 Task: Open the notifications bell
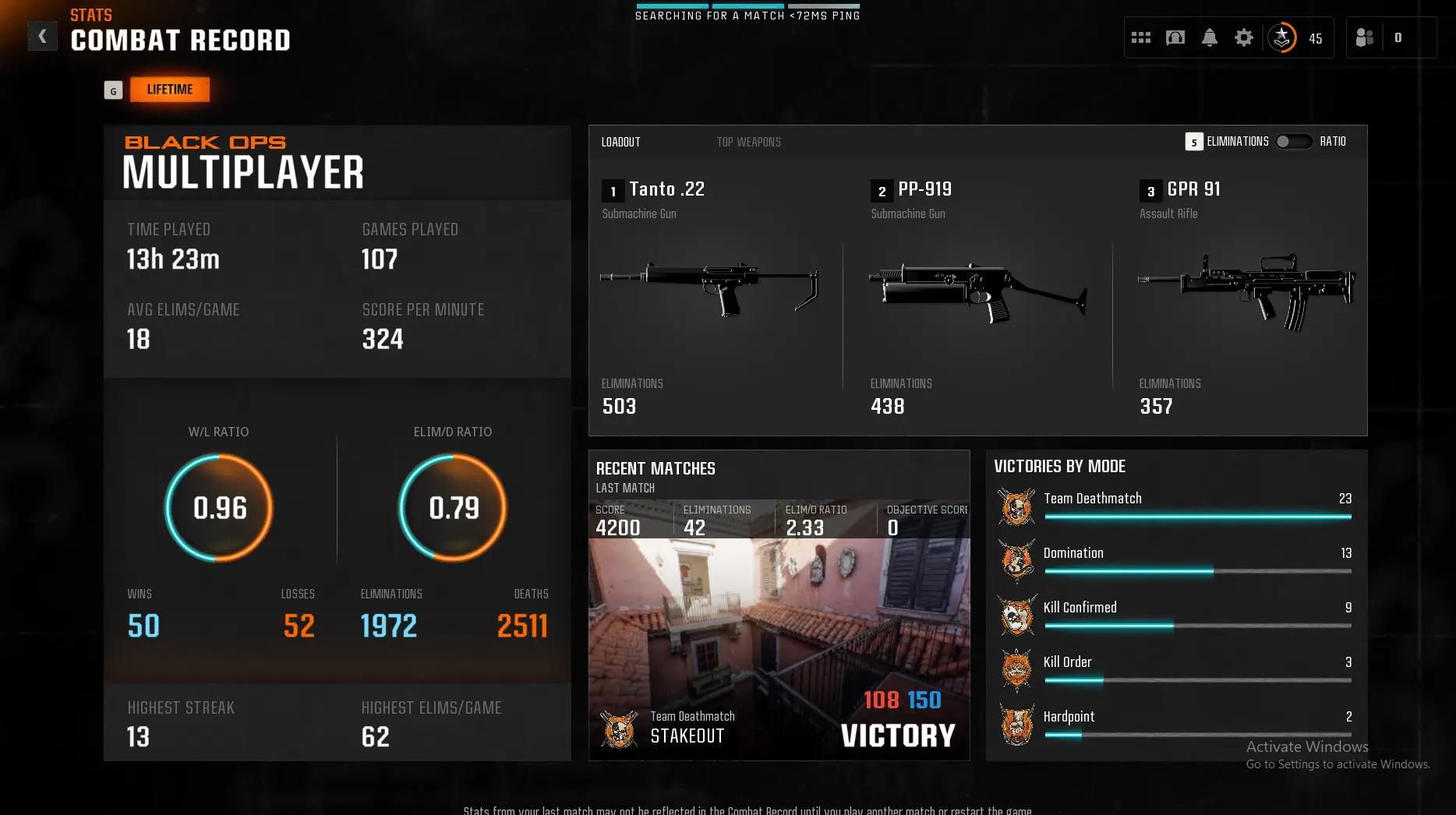click(x=1210, y=37)
